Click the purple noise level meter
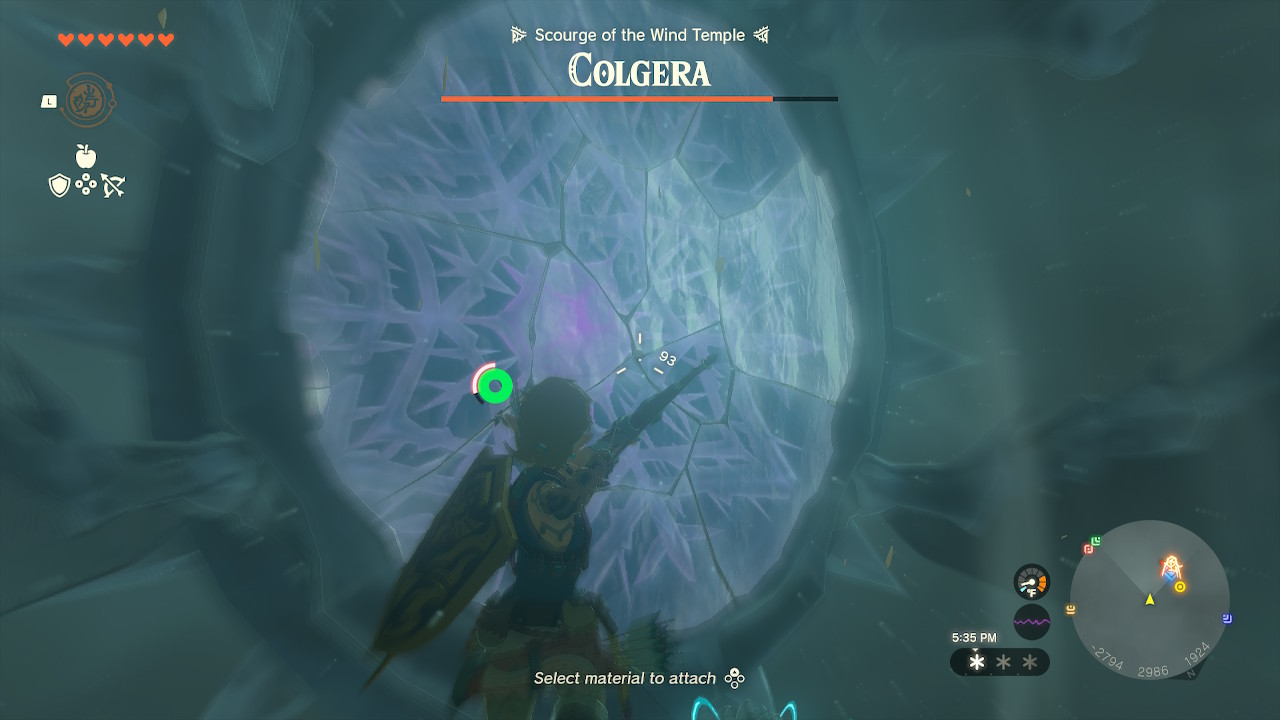This screenshot has width=1280, height=720. 1031,621
